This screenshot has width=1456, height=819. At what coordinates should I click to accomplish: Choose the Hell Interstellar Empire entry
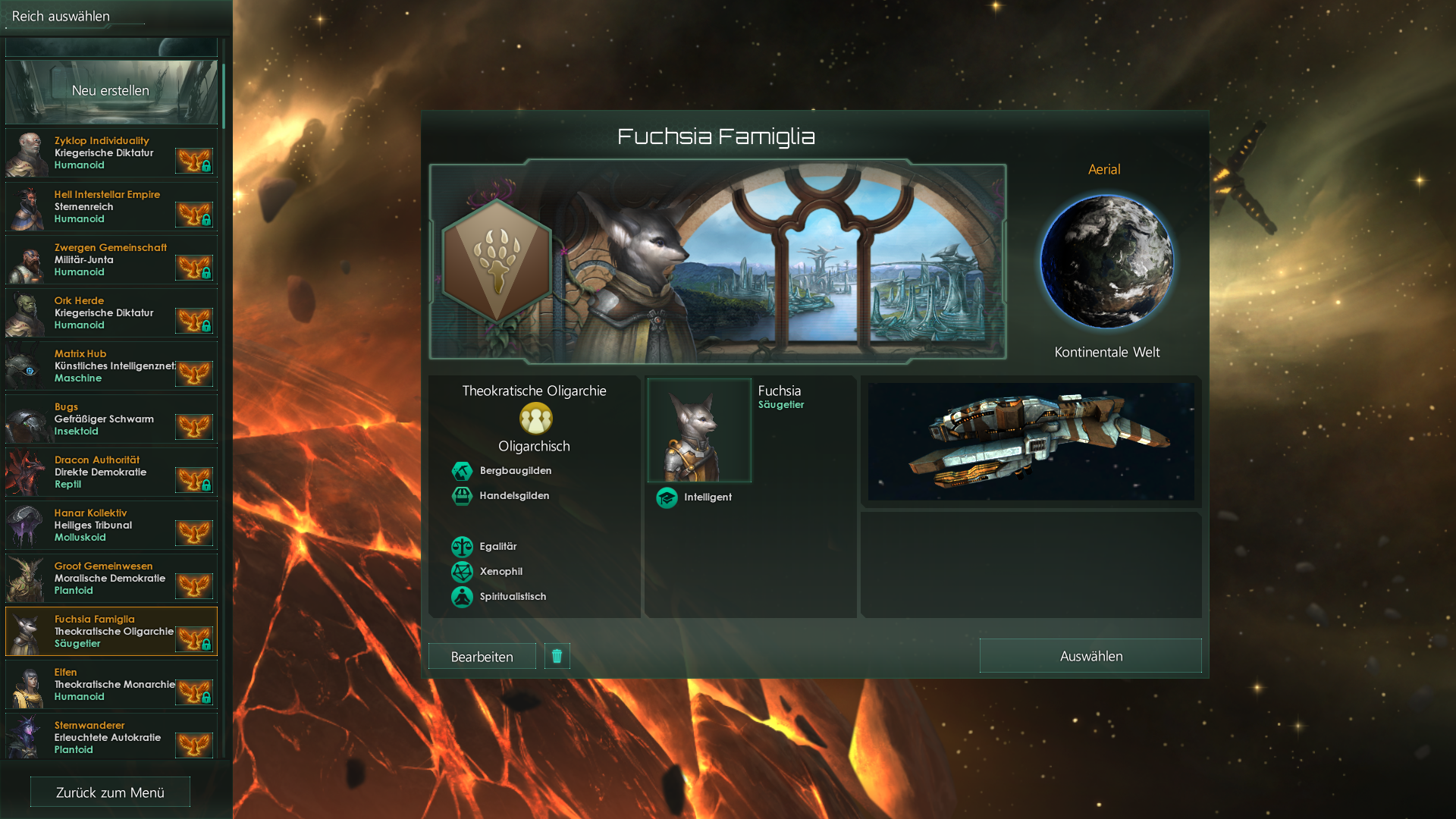[x=111, y=206]
